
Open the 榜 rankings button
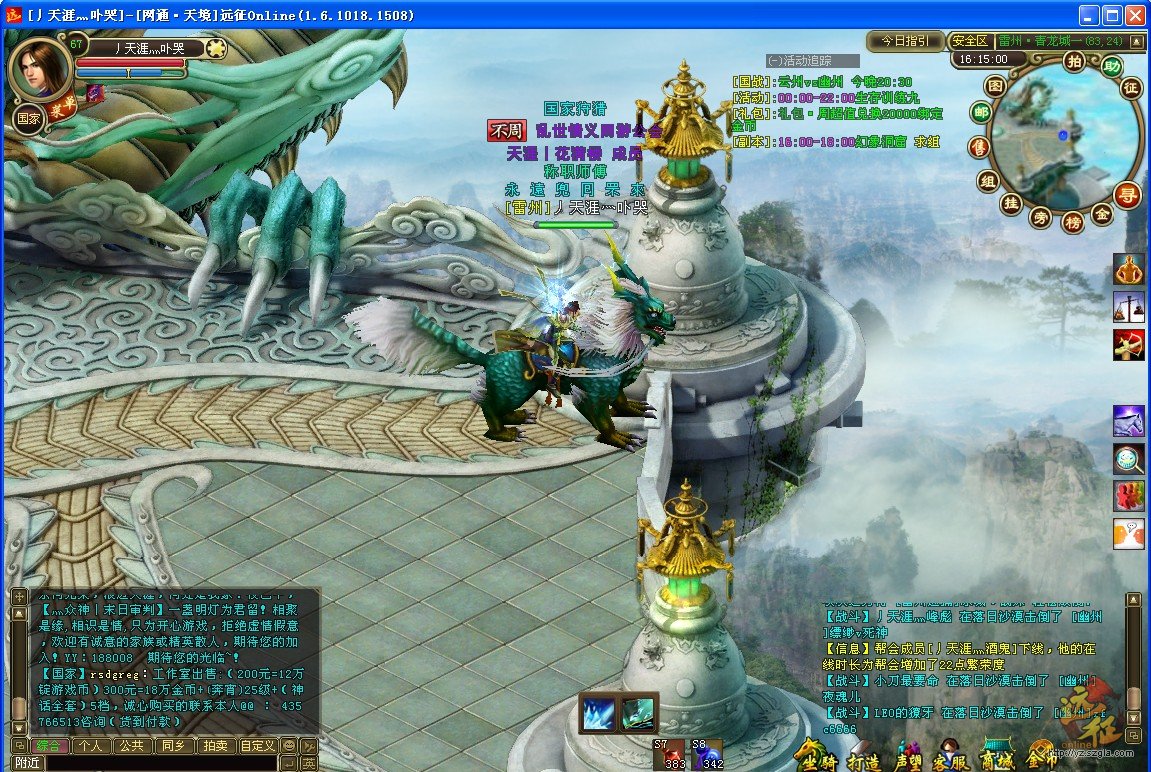1073,222
